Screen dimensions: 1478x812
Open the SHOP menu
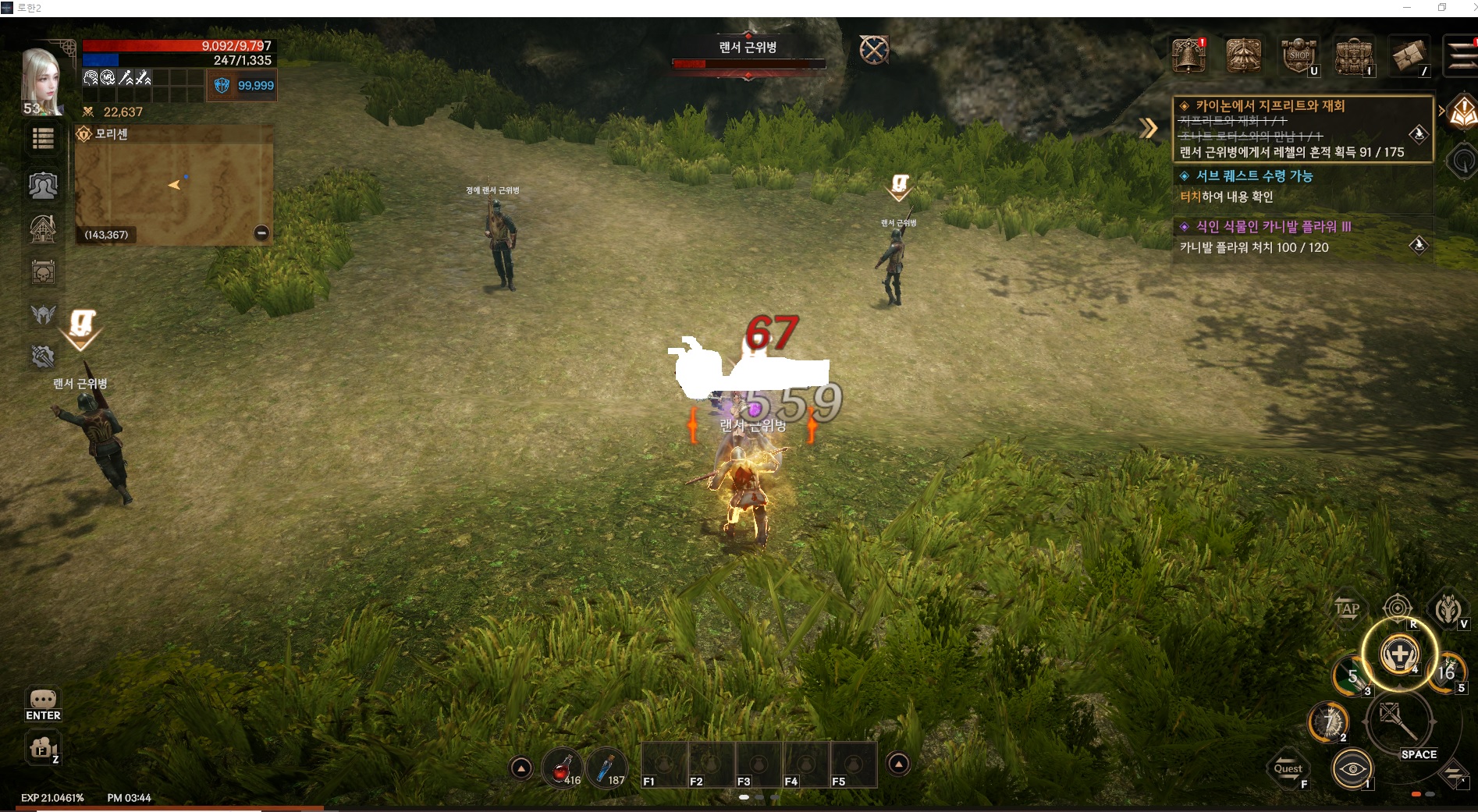point(1299,55)
